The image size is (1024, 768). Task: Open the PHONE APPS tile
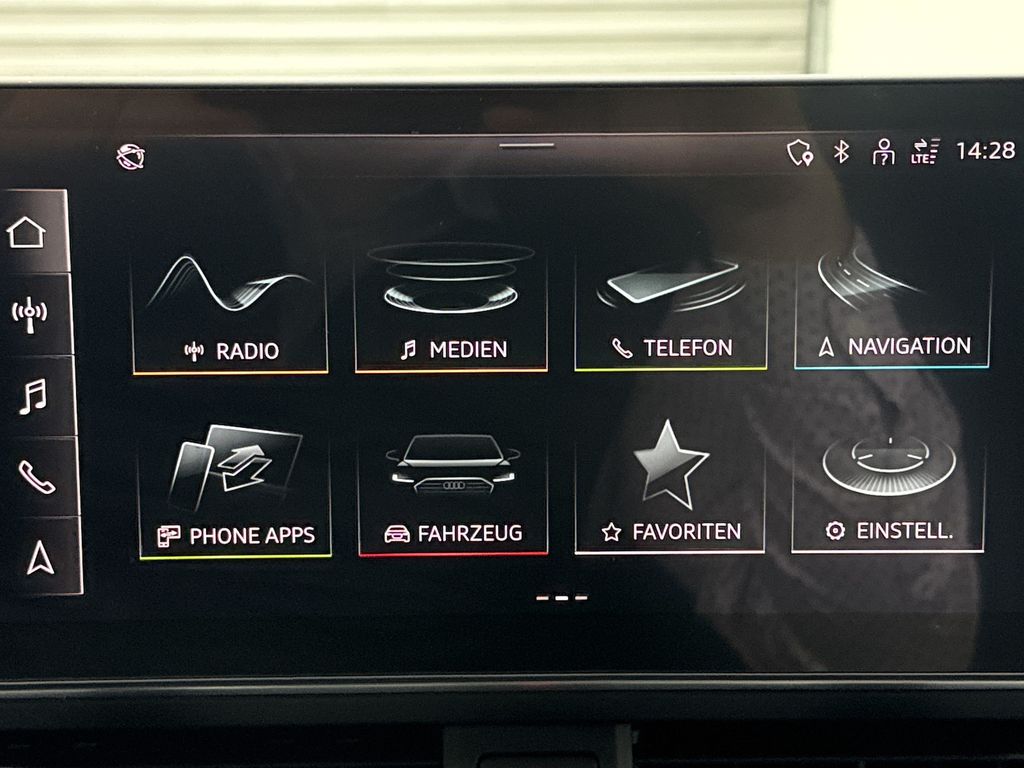236,492
